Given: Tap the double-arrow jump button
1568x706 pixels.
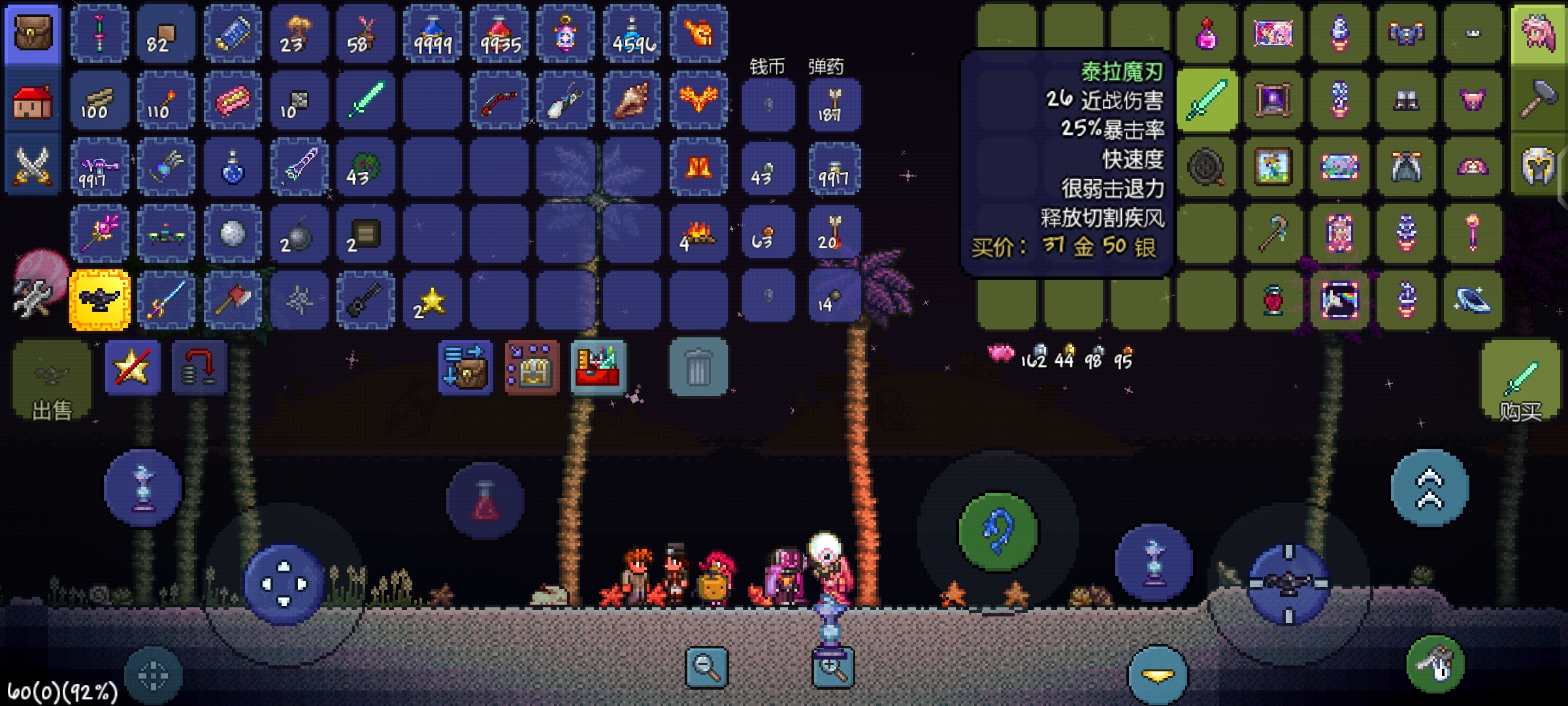Looking at the screenshot, I should pos(1429,488).
